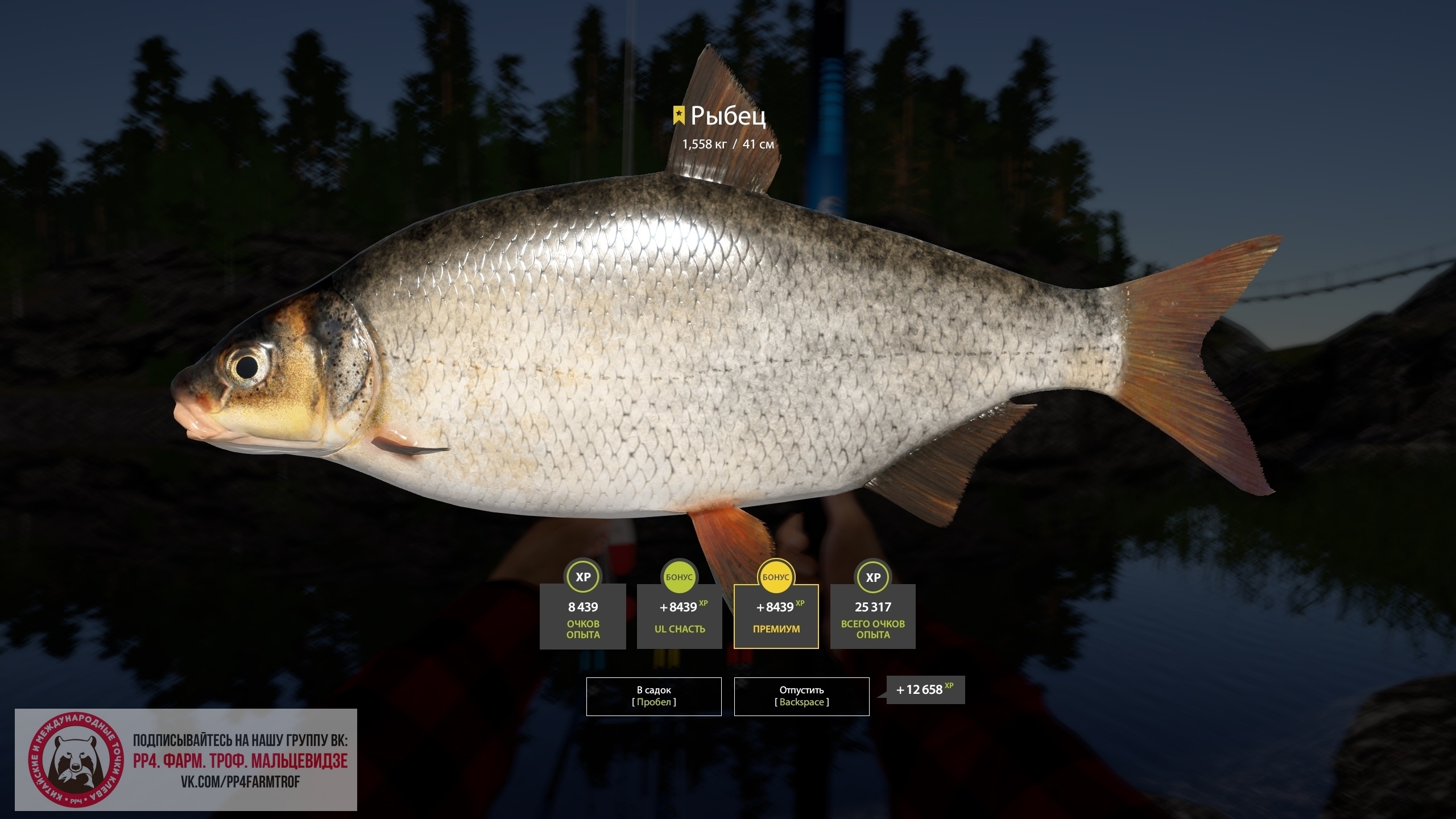Screen dimensions: 1456x819
Task: Release the fish with Отпустить button
Action: point(801,696)
